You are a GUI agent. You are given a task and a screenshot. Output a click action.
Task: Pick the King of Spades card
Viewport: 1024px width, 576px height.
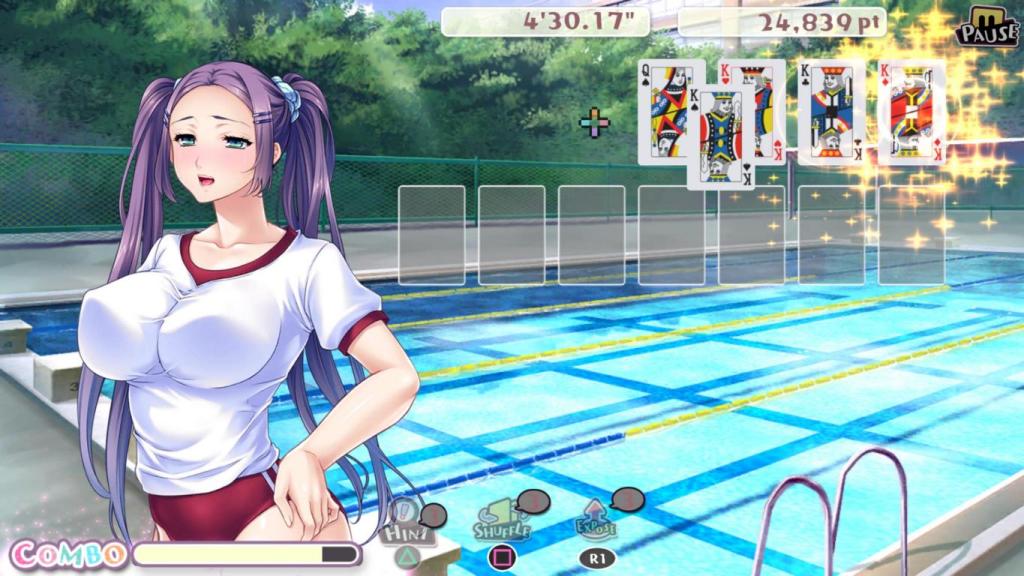point(720,138)
